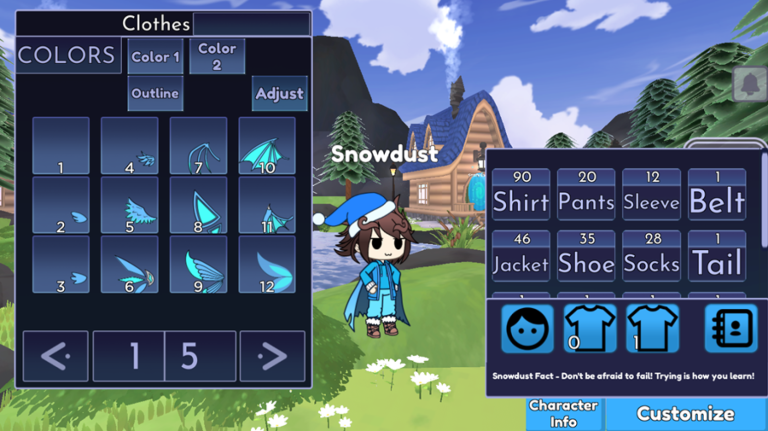Choose the Pants category
Screen dimensions: 768x431
pos(586,194)
